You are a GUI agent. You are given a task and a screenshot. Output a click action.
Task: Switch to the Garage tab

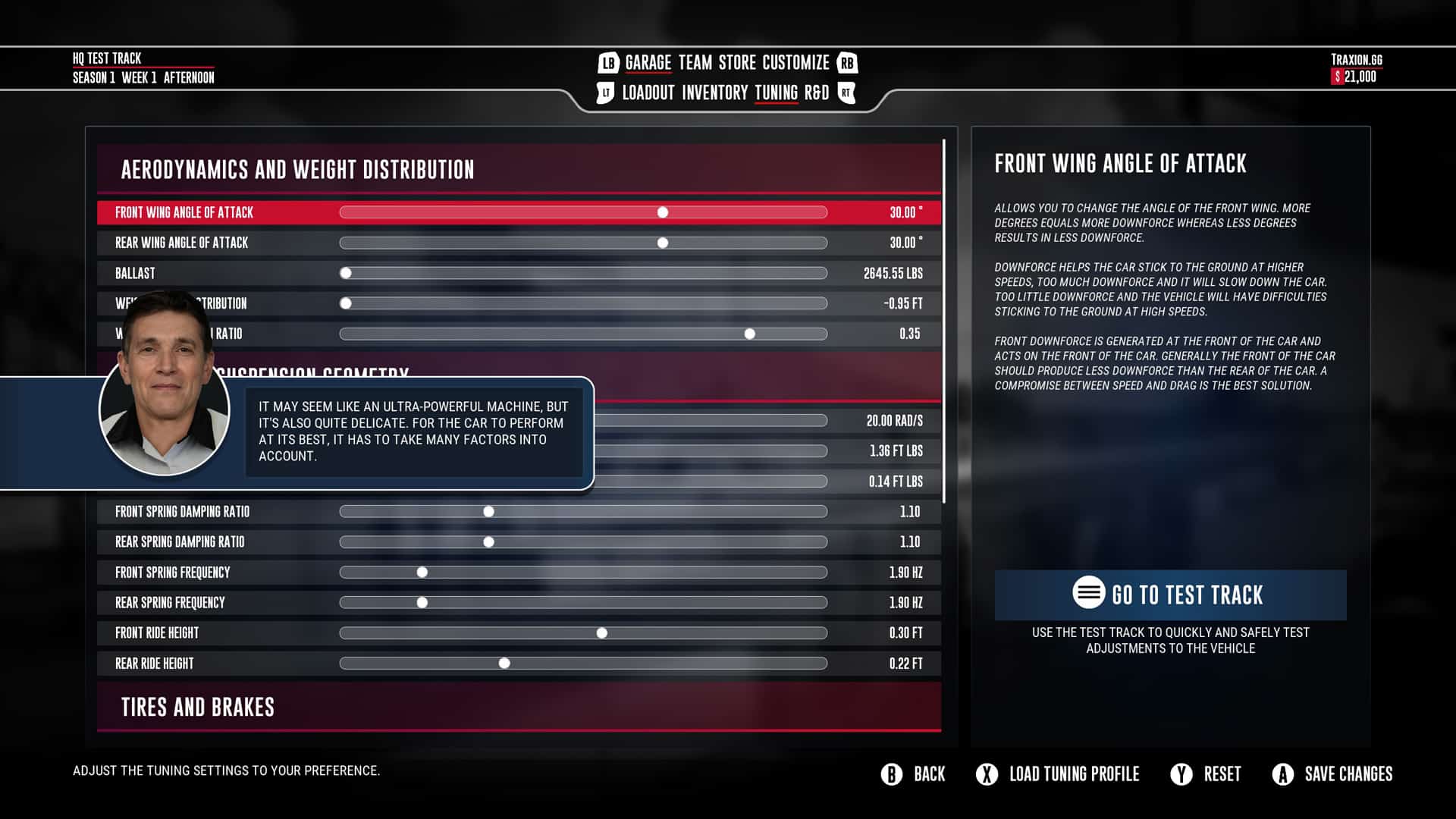(648, 63)
